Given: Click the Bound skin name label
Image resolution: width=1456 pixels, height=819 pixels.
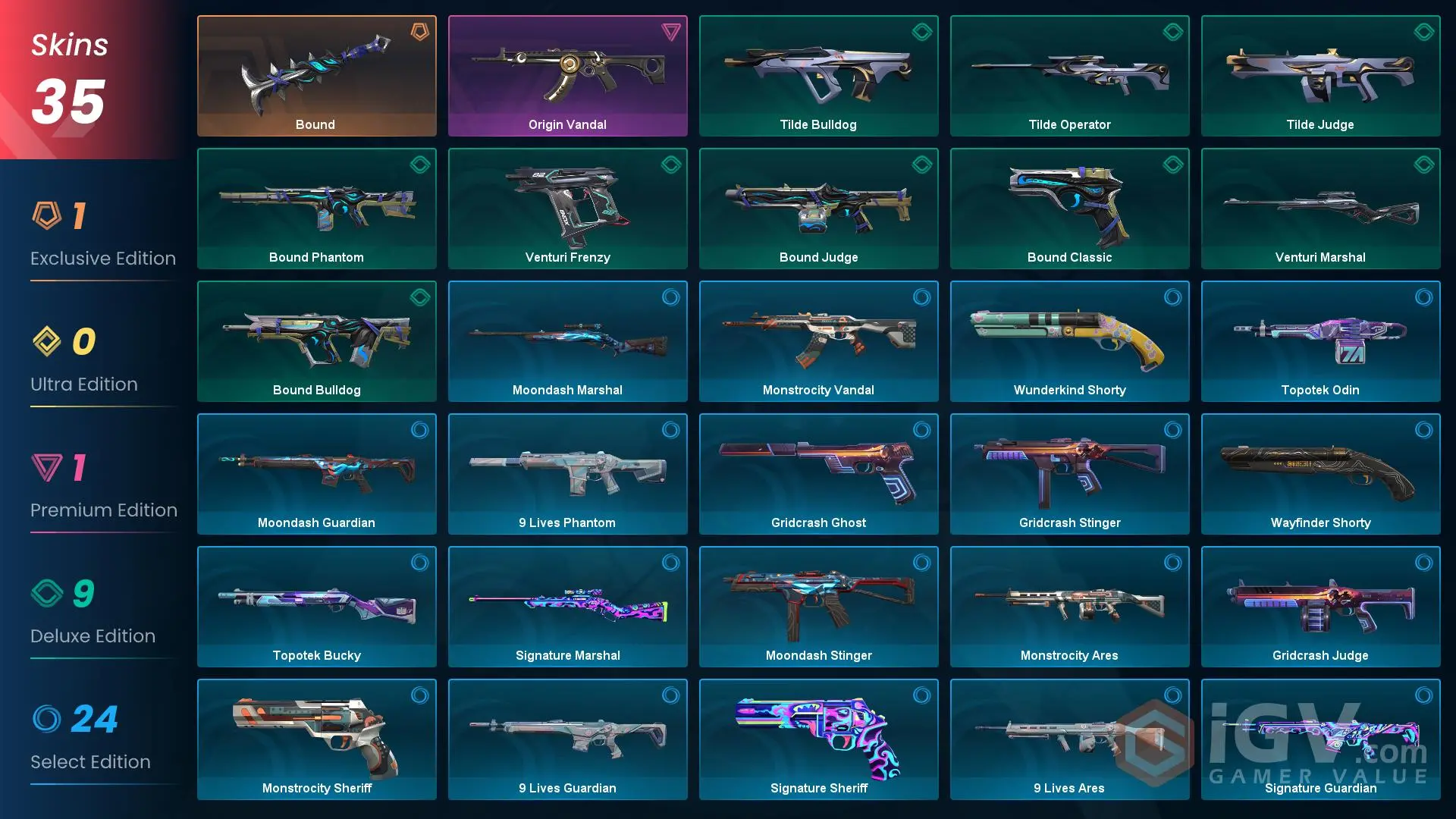Looking at the screenshot, I should tap(315, 124).
